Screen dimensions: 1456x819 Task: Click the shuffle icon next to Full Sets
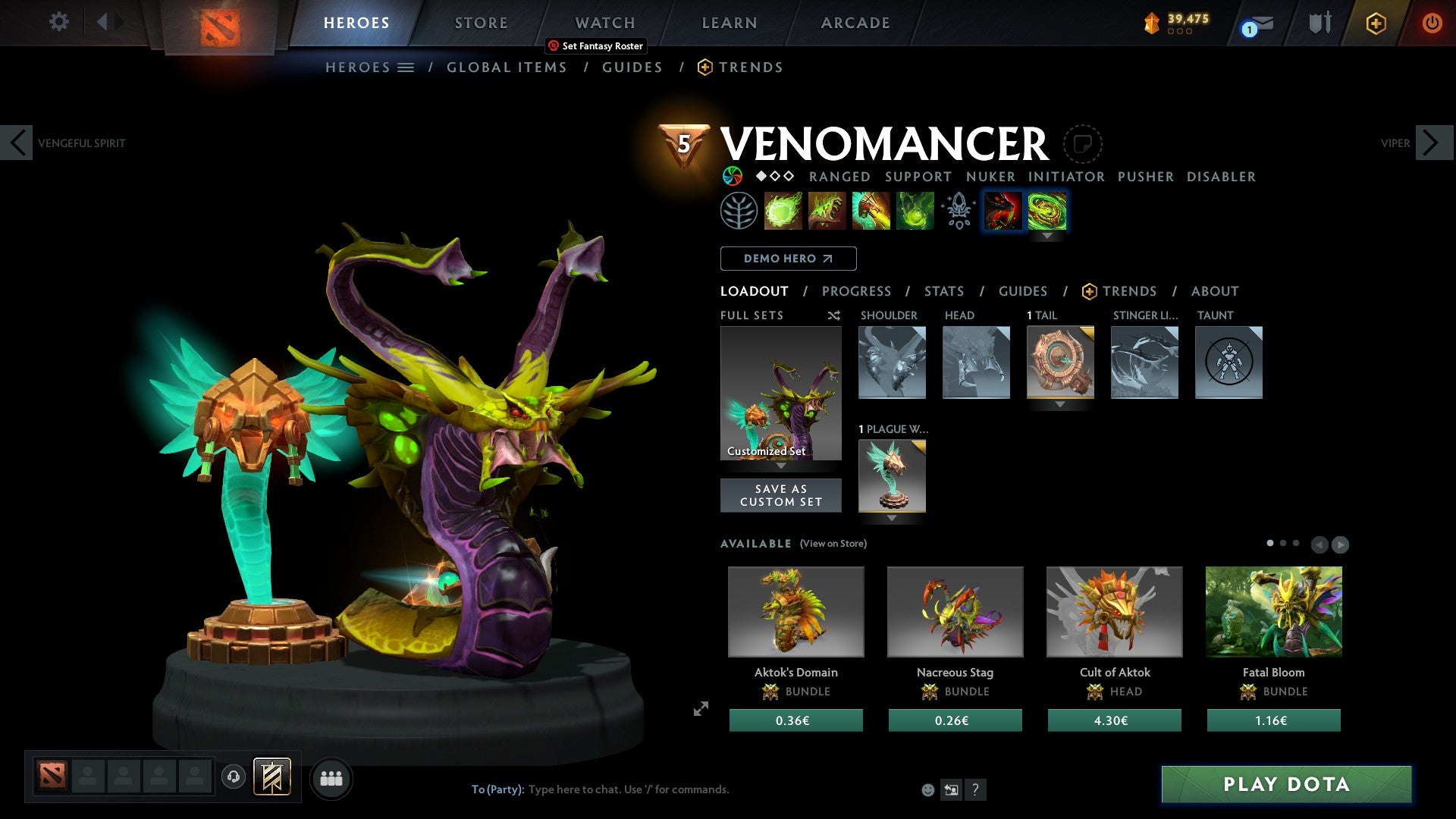[x=834, y=315]
